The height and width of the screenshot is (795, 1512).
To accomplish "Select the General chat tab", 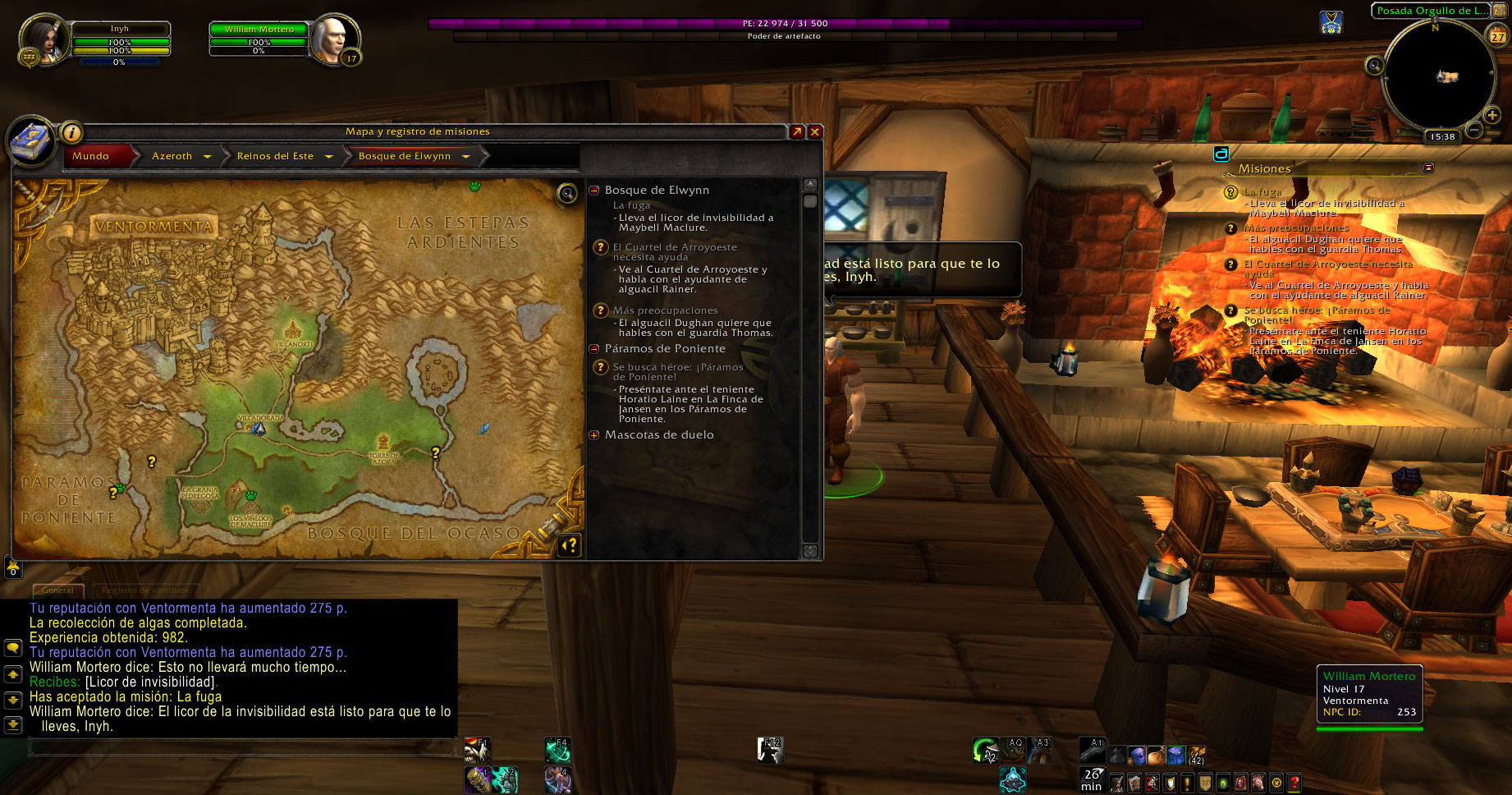I will 57,590.
